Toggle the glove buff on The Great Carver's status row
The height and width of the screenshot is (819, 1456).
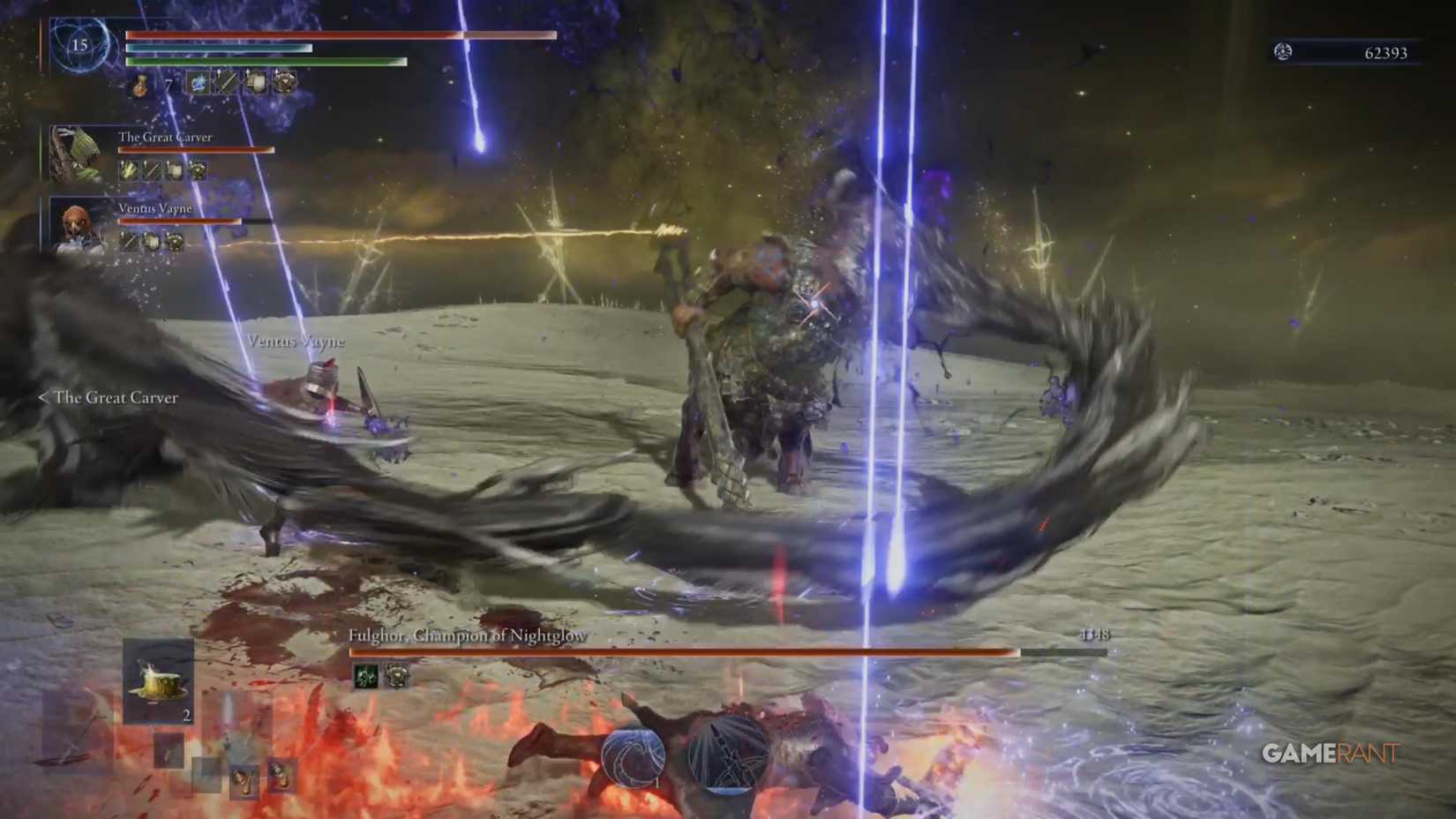129,169
